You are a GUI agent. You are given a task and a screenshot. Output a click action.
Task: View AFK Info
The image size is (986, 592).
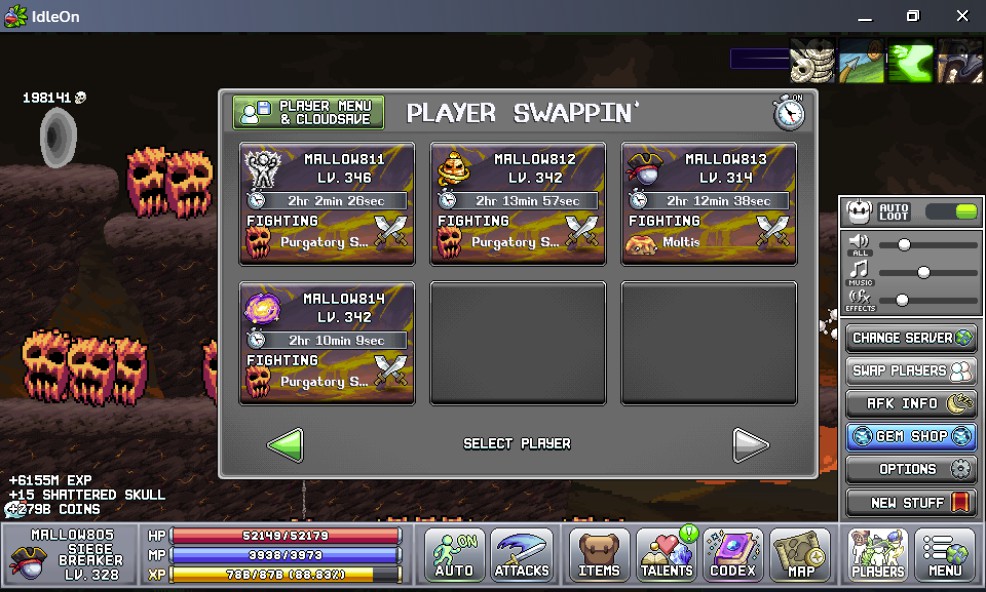click(x=910, y=404)
